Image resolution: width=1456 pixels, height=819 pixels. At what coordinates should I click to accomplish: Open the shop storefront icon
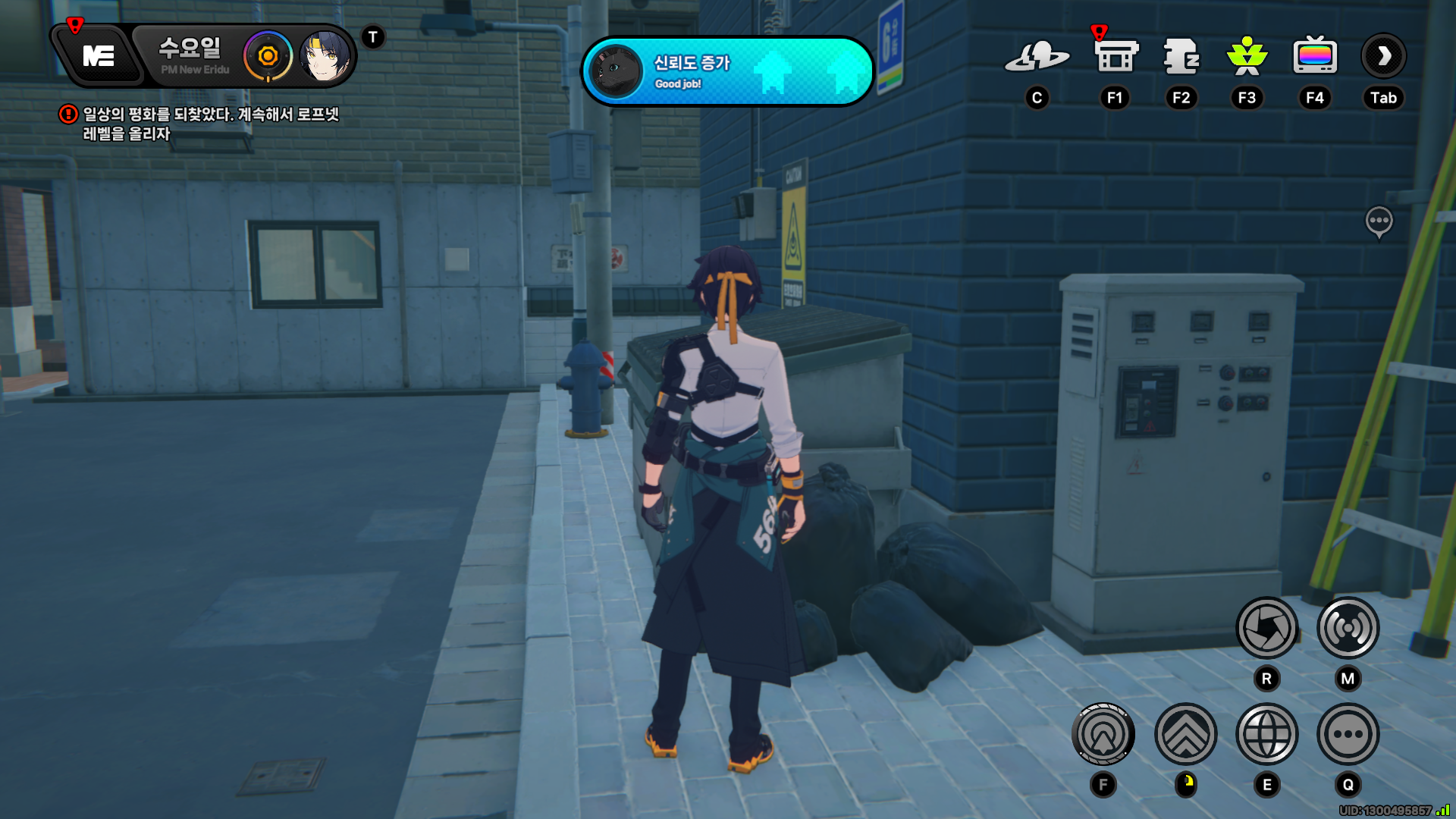(1116, 57)
